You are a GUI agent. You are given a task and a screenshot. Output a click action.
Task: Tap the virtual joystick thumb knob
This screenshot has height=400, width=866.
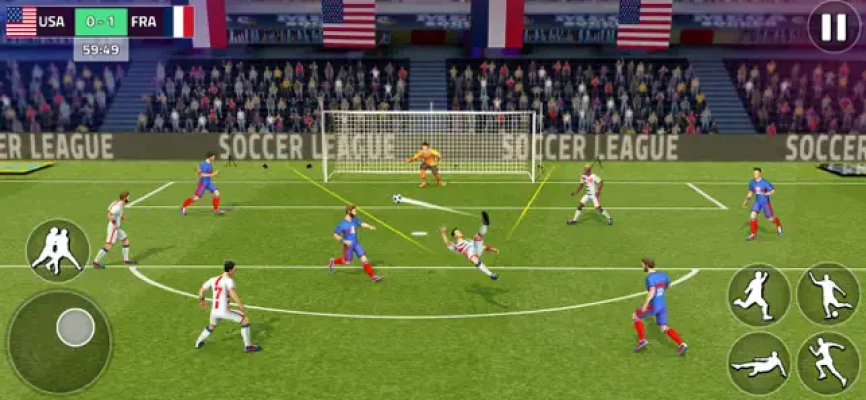pos(75,327)
